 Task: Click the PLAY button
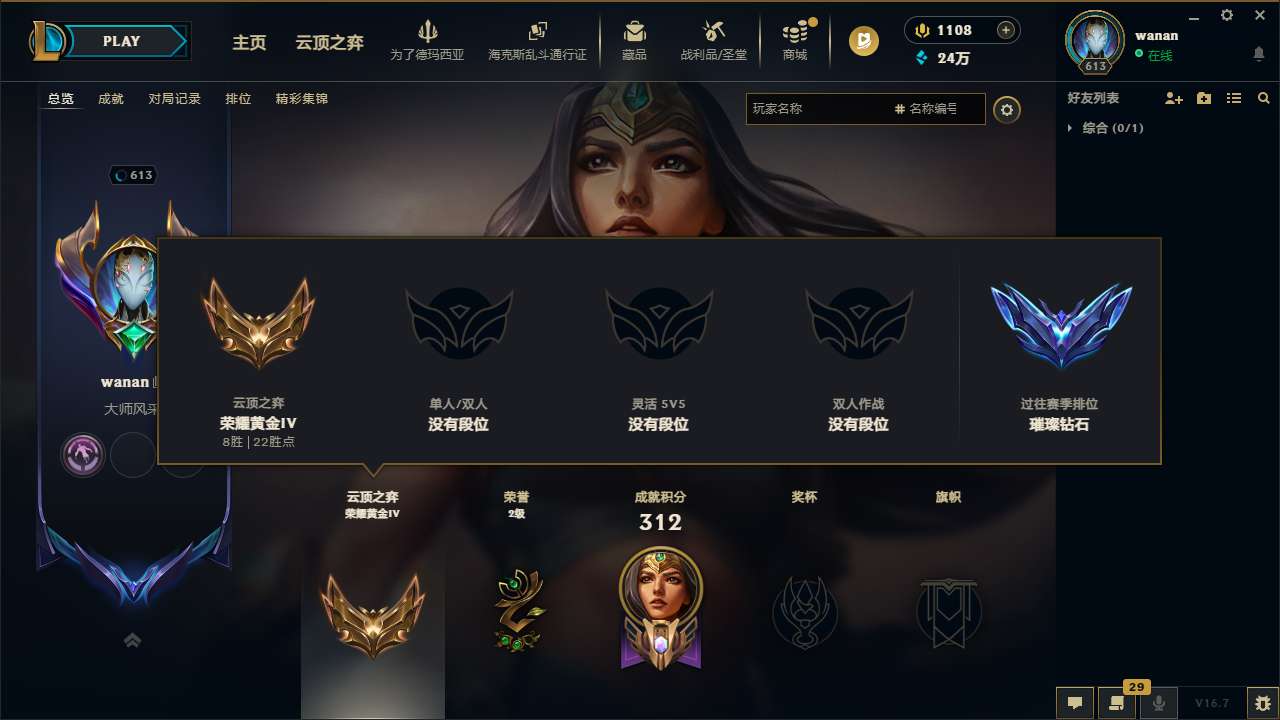click(x=122, y=41)
